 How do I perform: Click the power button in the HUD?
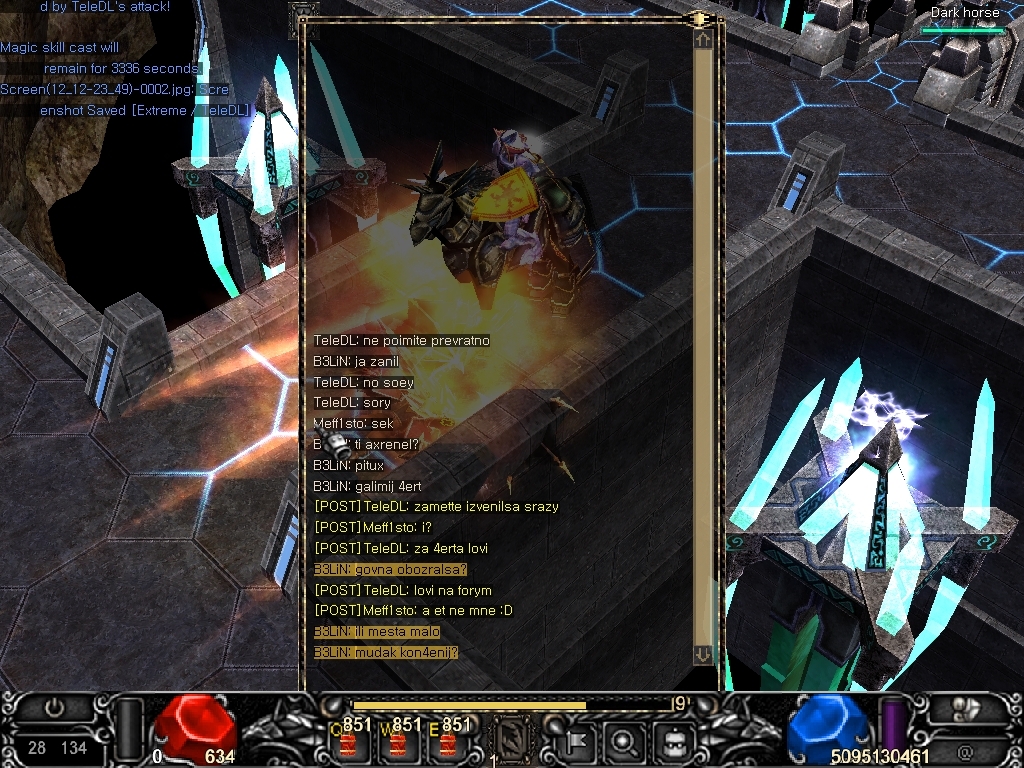point(56,708)
